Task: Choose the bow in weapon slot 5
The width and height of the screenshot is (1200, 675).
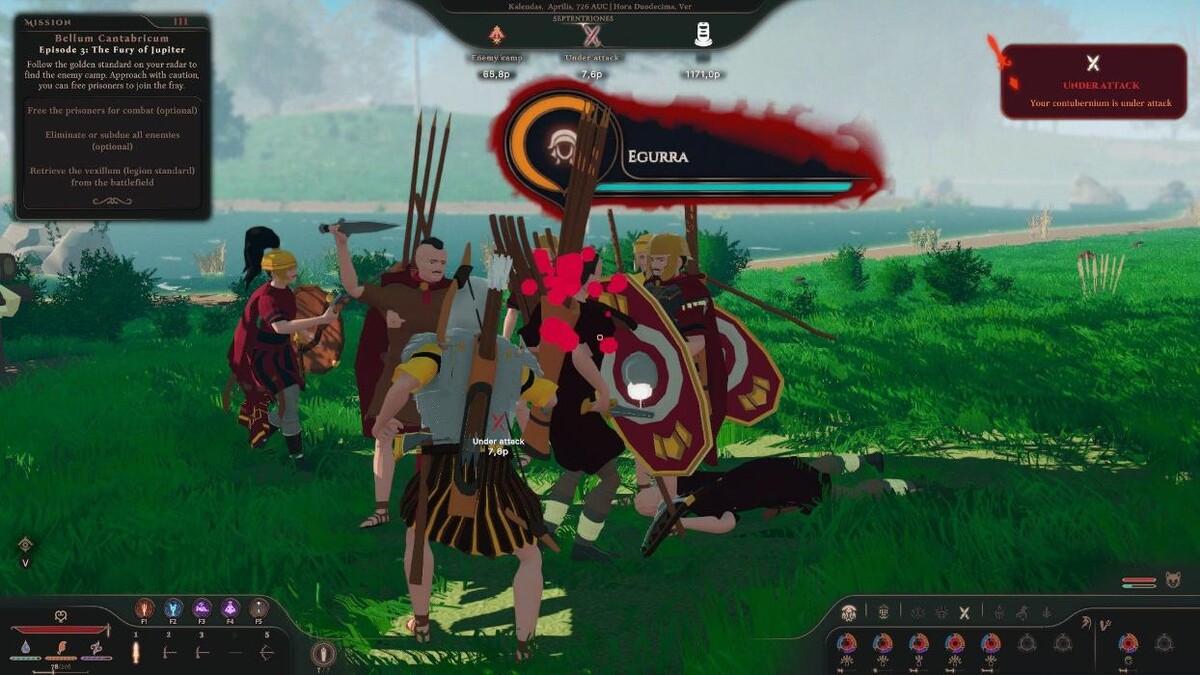Action: point(266,652)
